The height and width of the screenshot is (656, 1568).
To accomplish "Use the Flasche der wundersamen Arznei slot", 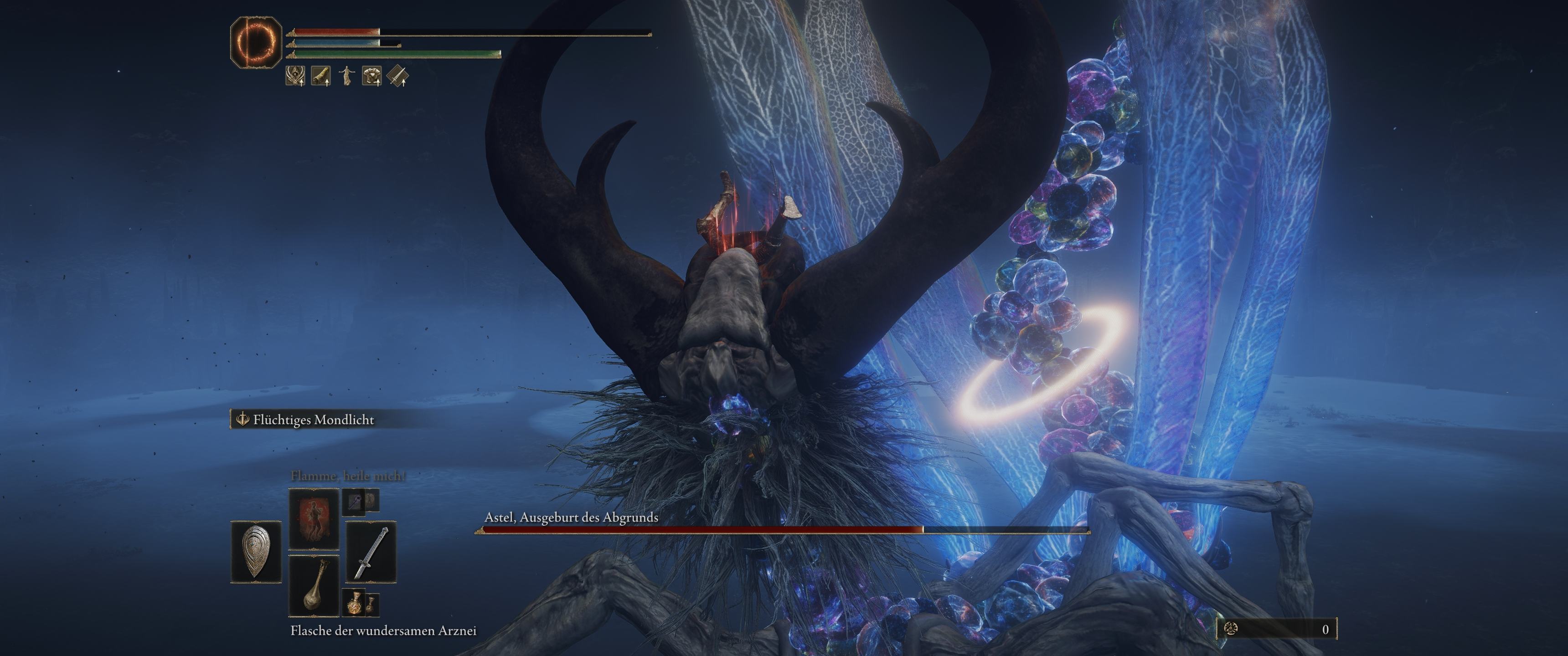I will [x=314, y=585].
